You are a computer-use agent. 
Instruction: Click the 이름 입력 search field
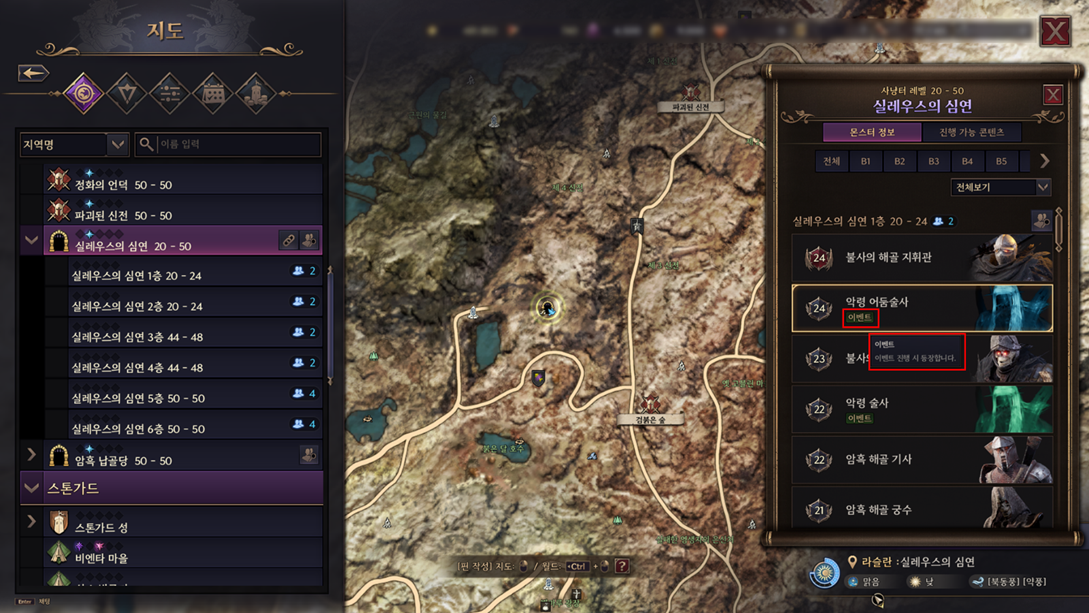[x=228, y=145]
